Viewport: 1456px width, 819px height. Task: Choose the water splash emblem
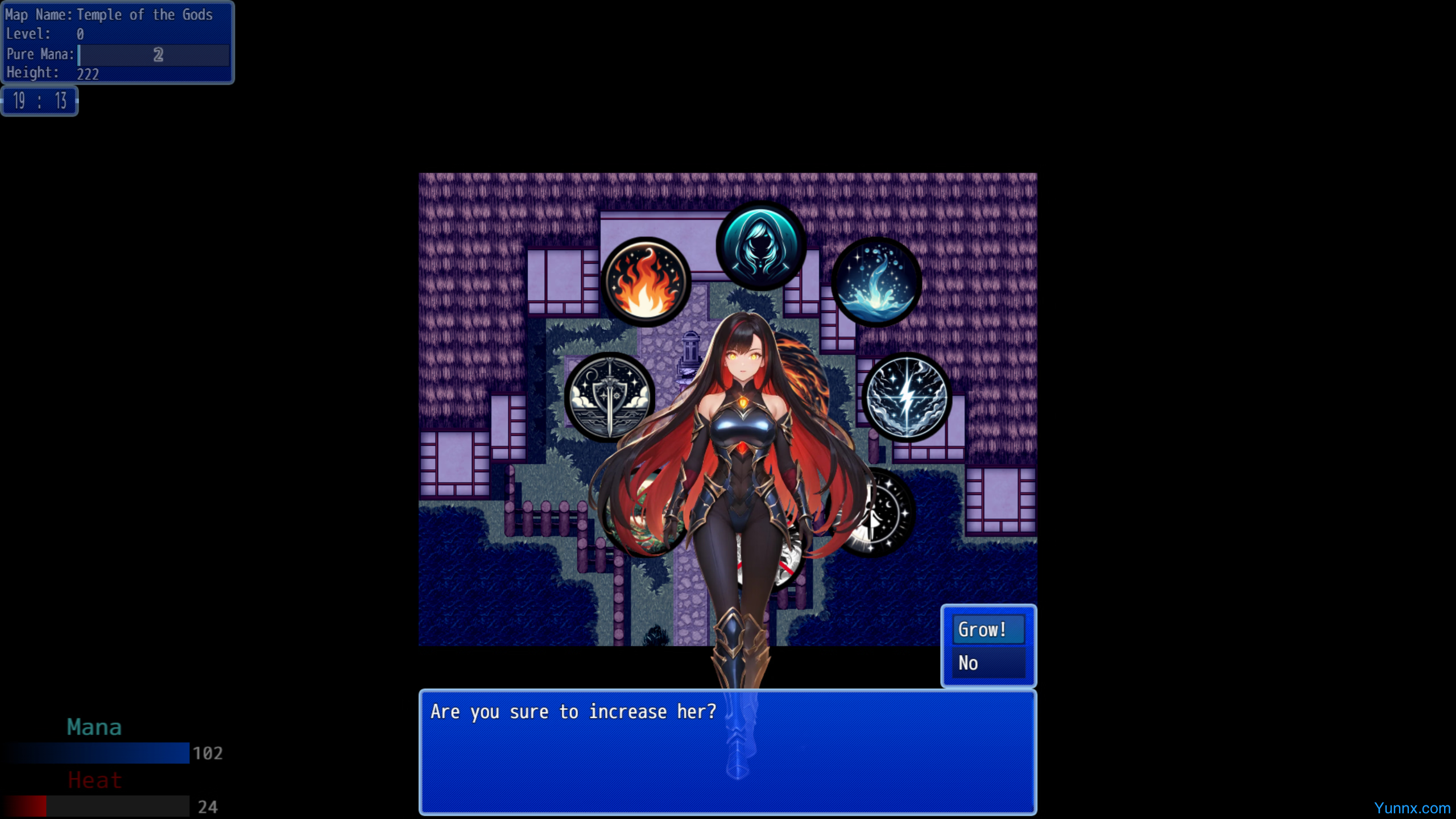pyautogui.click(x=876, y=282)
